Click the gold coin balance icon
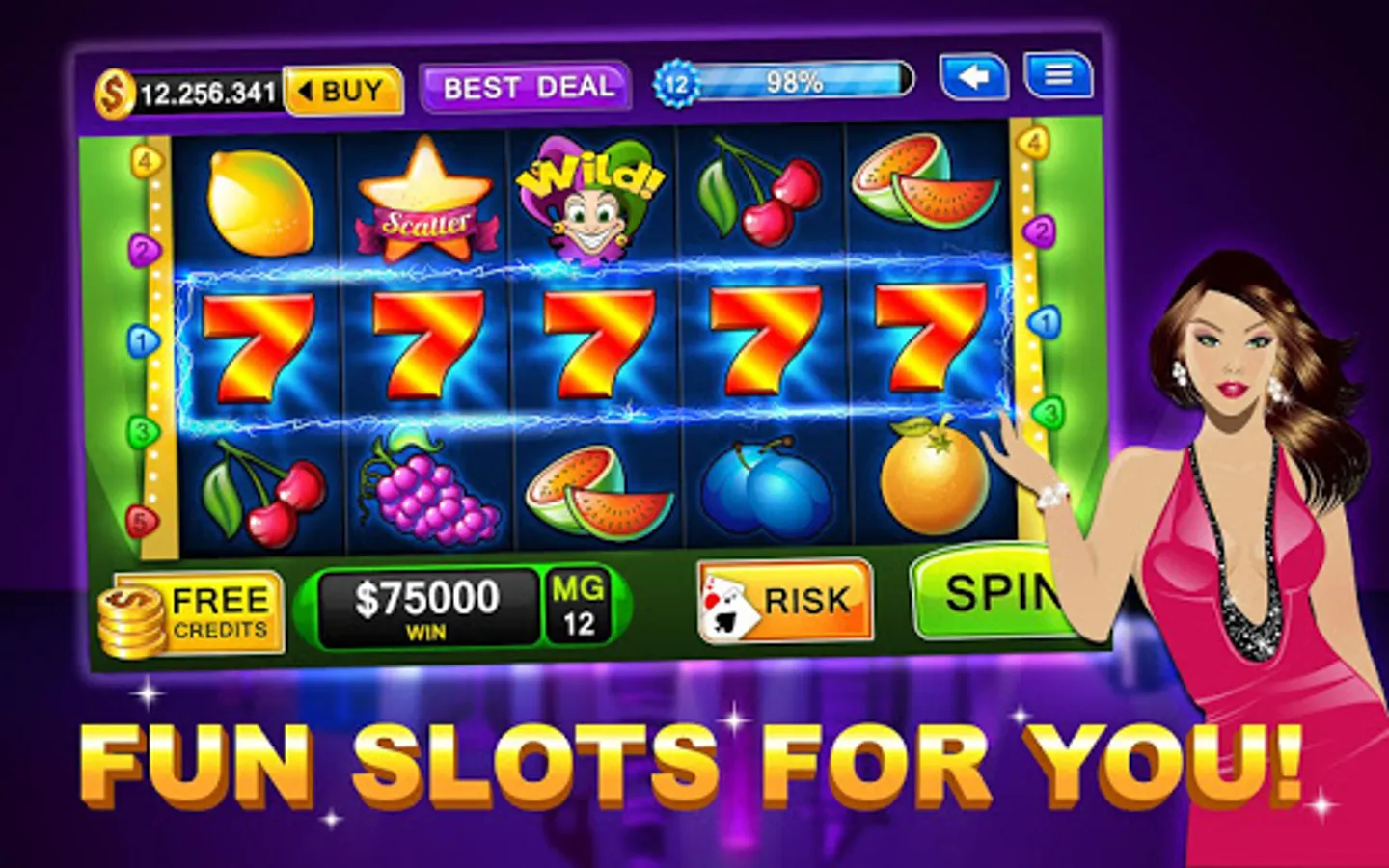This screenshot has height=868, width=1389. [x=113, y=89]
